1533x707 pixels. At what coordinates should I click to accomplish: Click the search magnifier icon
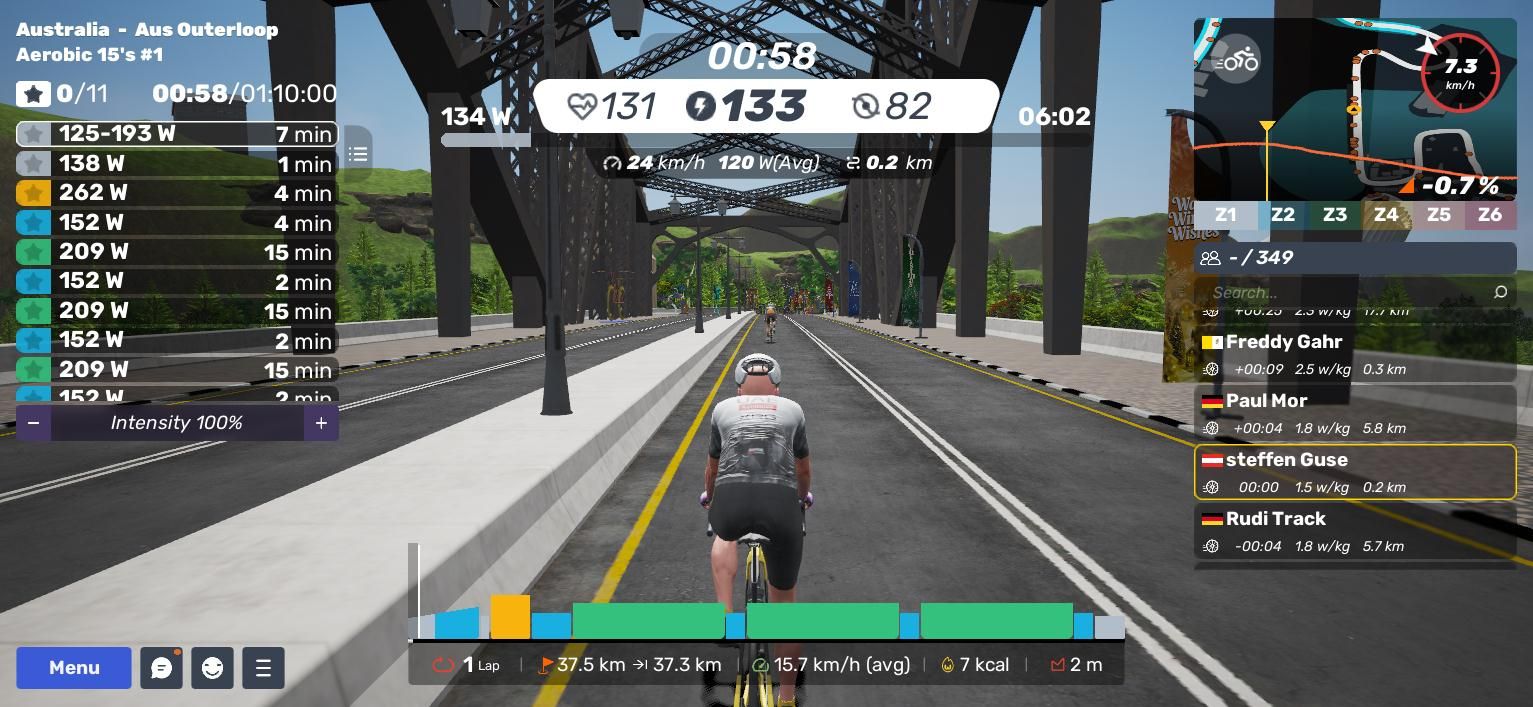[x=1500, y=292]
